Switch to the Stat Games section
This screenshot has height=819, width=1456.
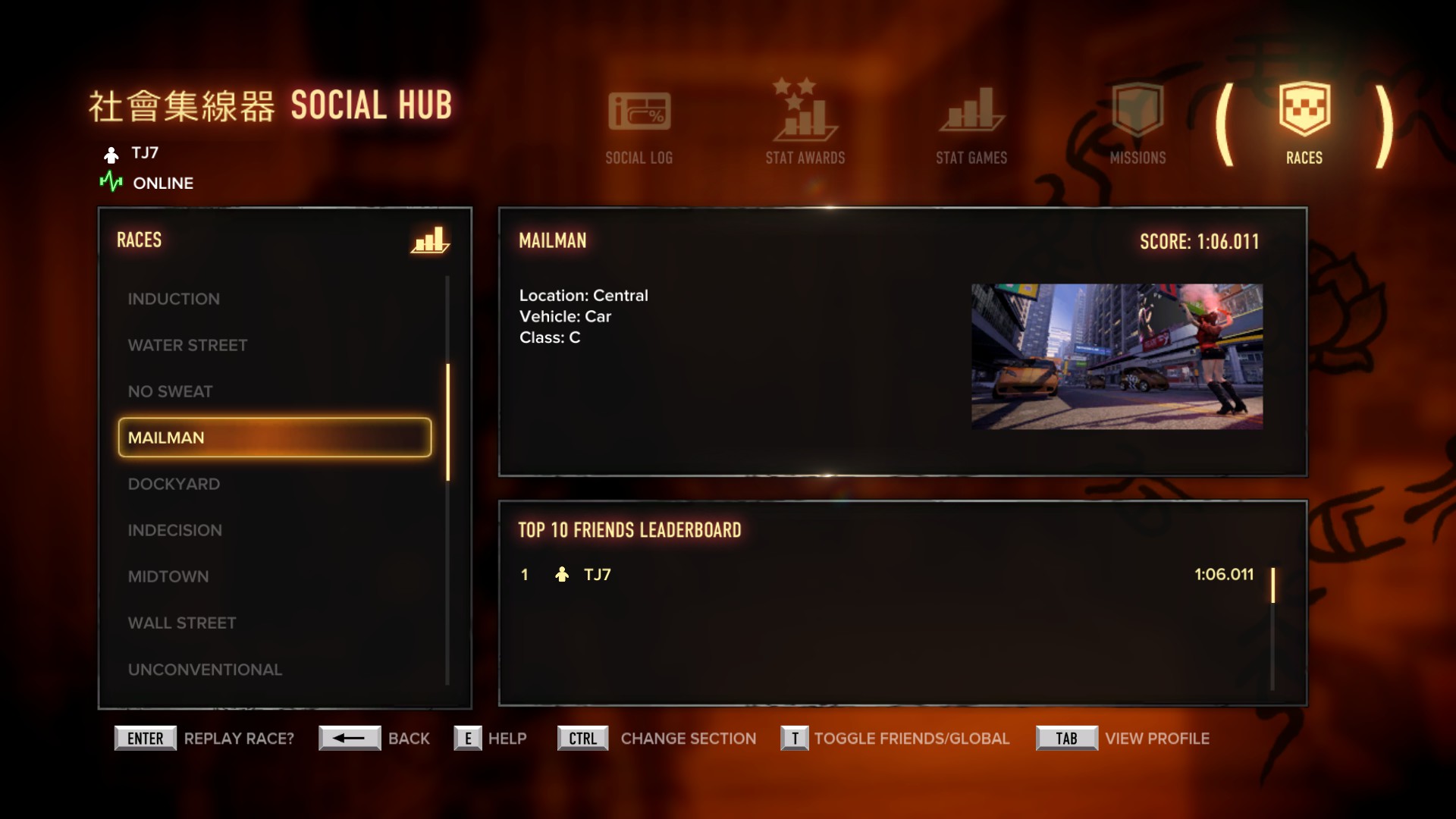coord(971,125)
